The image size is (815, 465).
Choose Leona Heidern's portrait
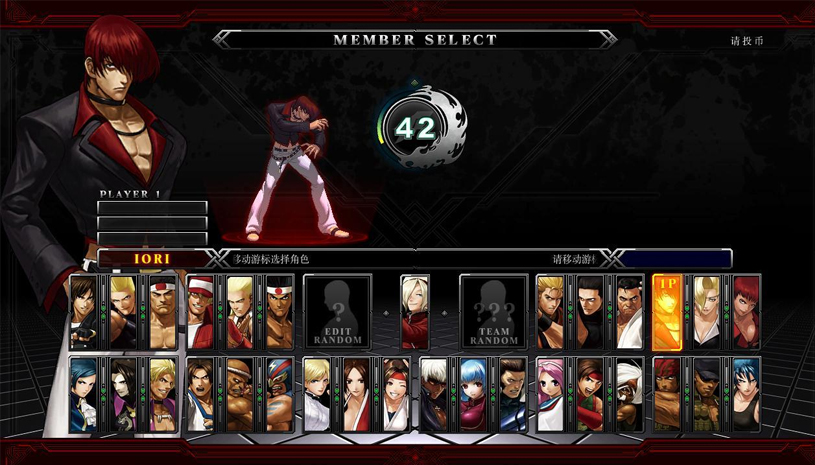point(746,395)
